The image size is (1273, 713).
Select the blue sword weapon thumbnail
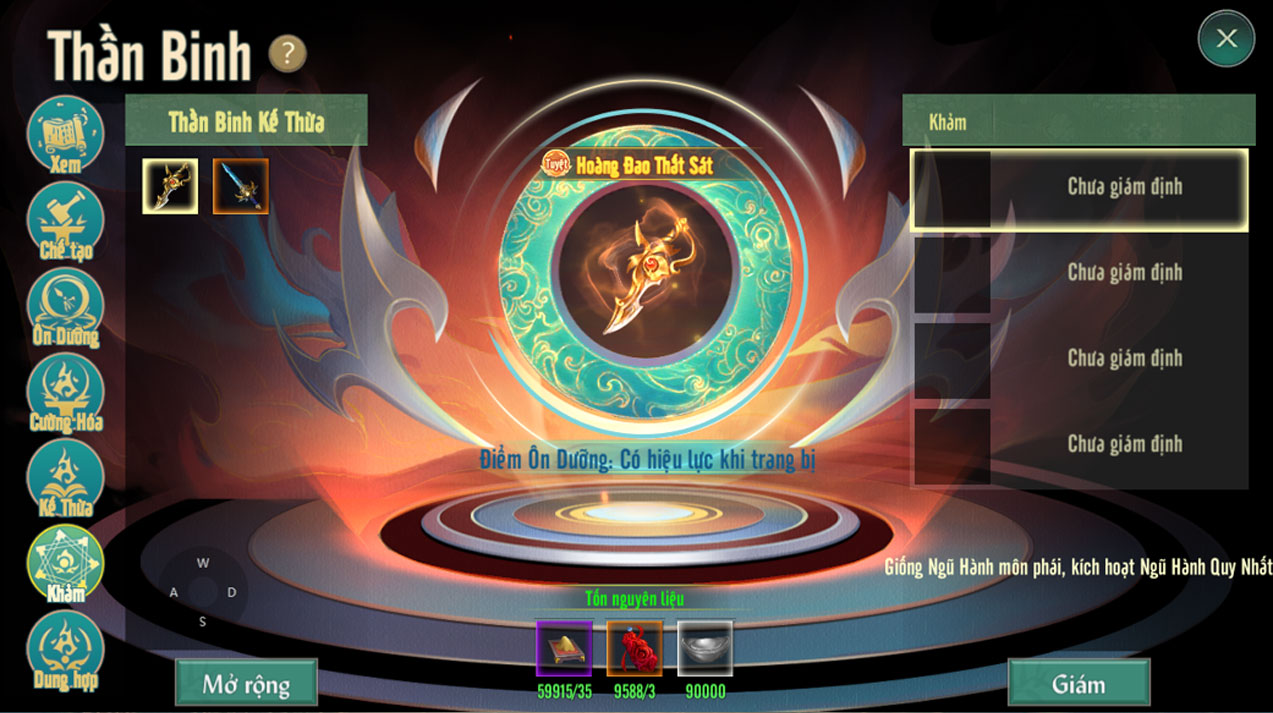pyautogui.click(x=241, y=186)
